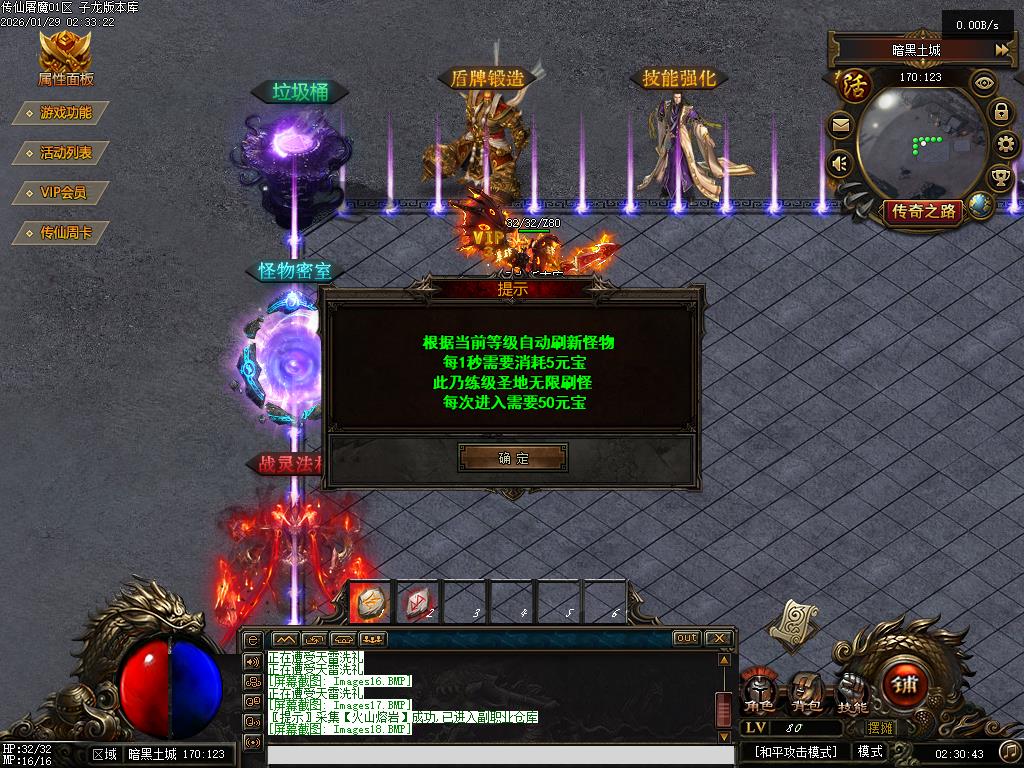Open the 属性面板 attribute panel
Viewport: 1024px width, 768px height.
click(65, 58)
